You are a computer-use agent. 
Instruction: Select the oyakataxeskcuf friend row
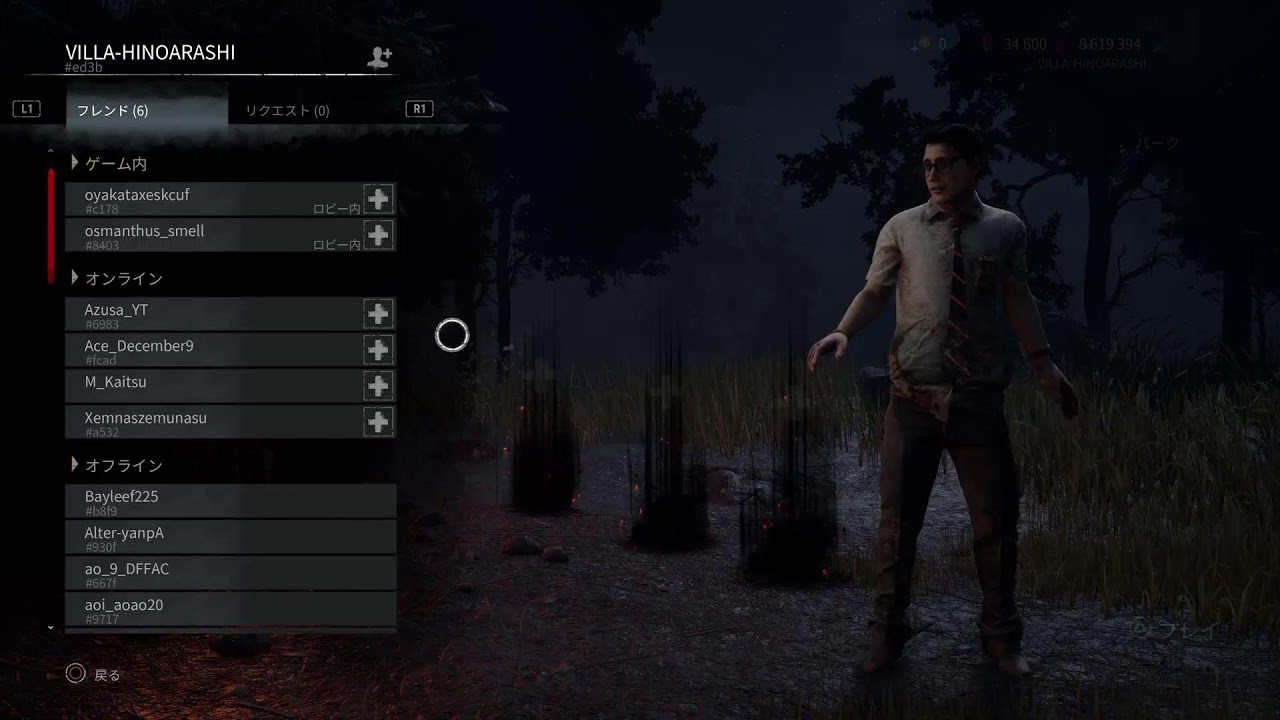point(212,199)
